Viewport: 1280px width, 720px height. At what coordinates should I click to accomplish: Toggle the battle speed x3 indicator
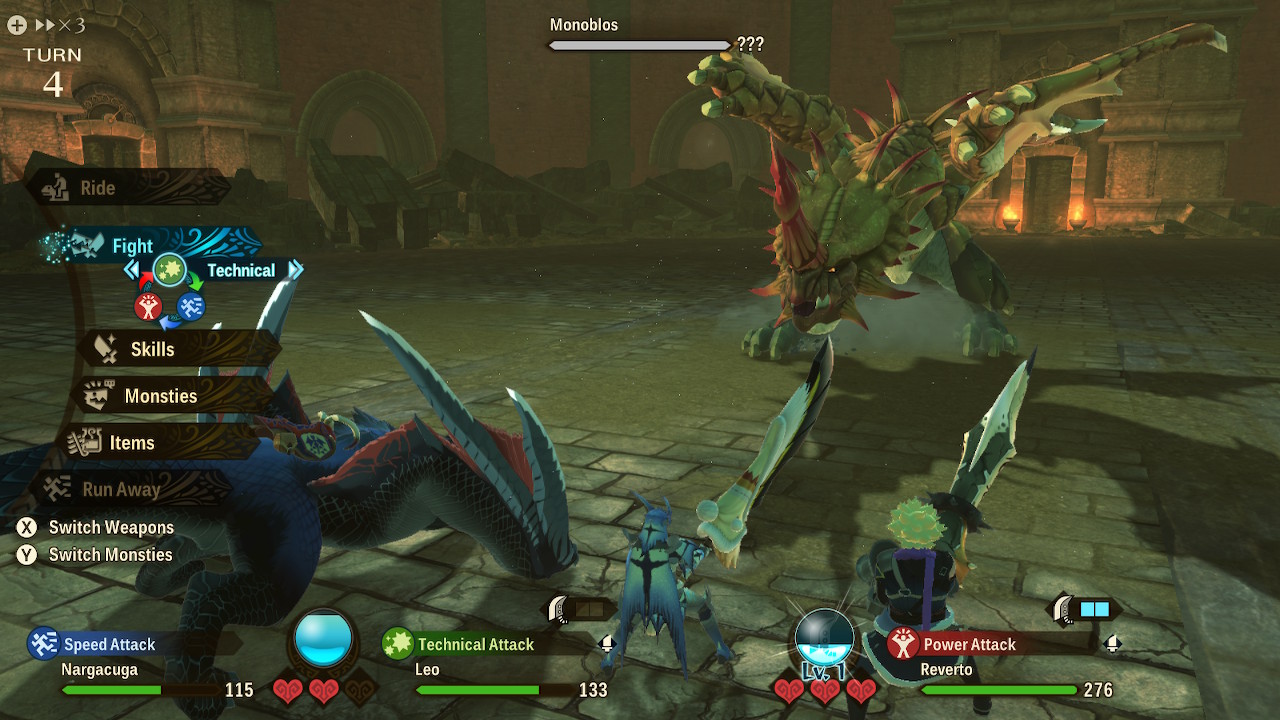coord(60,25)
